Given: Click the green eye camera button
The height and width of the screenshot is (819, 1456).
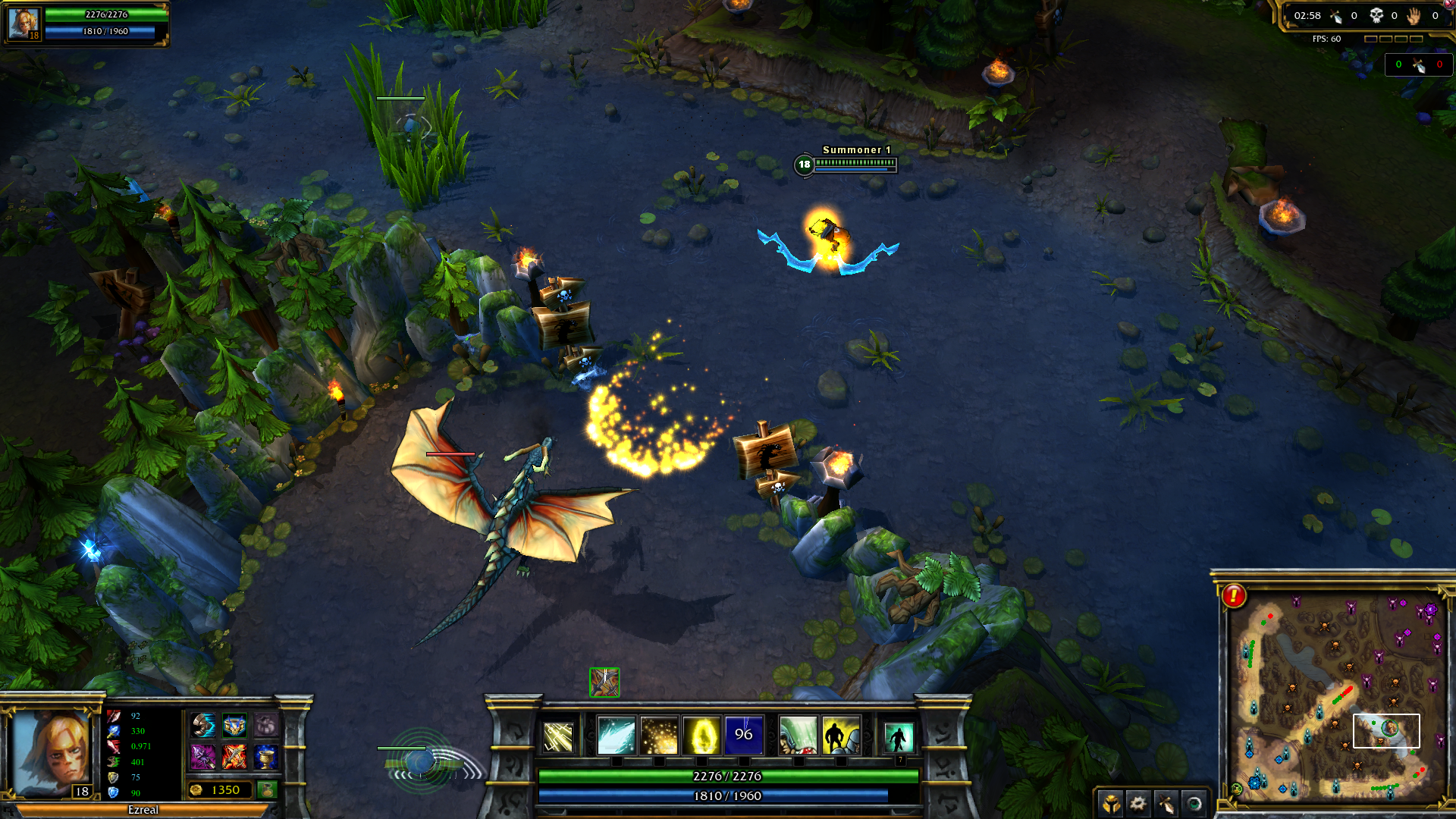Looking at the screenshot, I should 1194,802.
